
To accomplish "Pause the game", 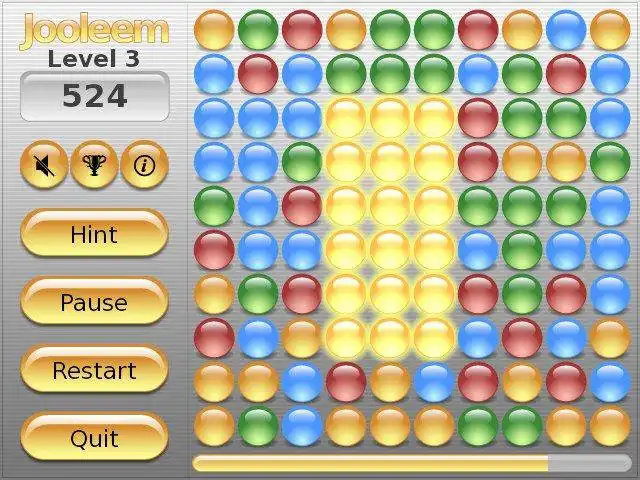I will [94, 302].
